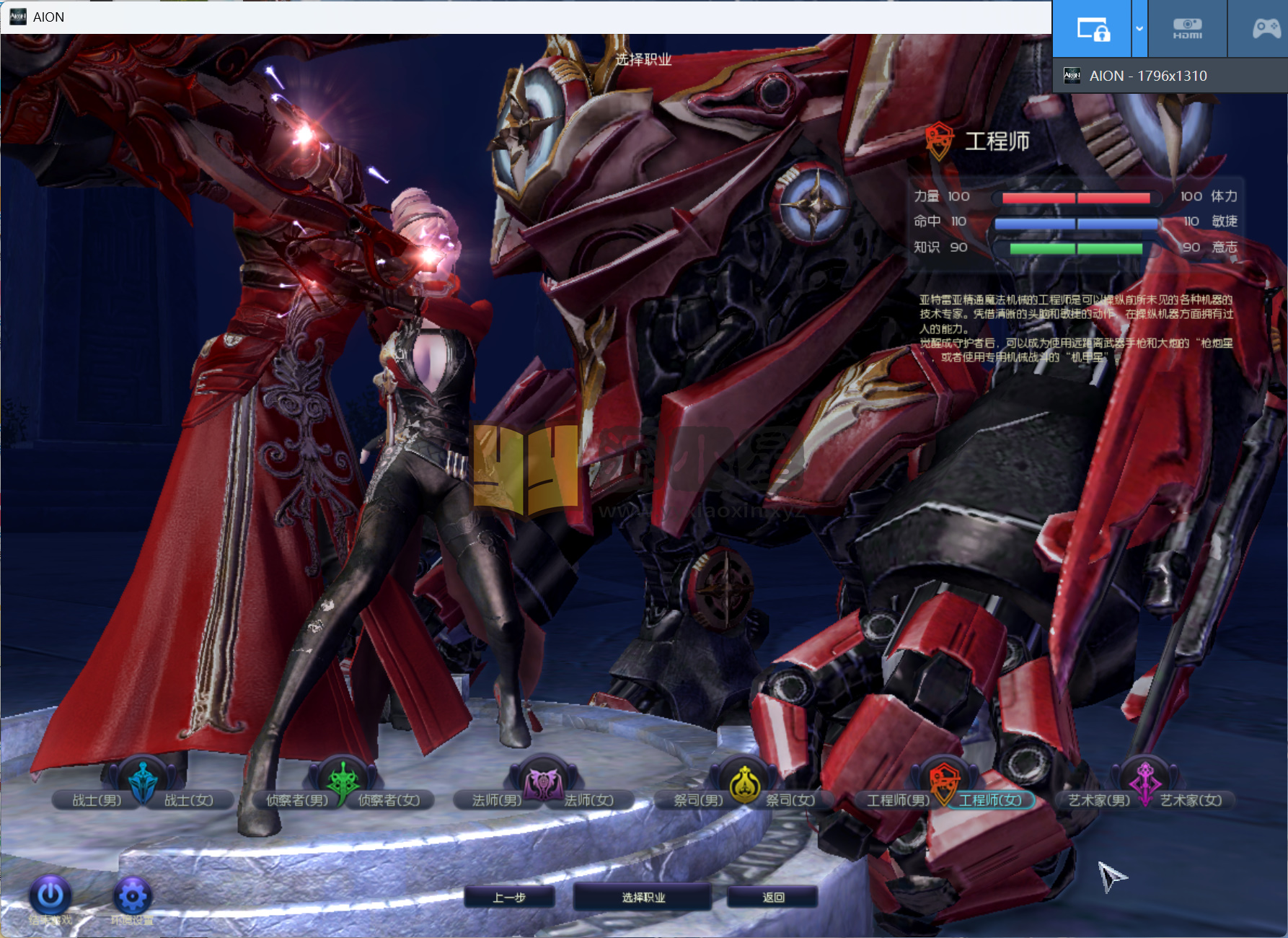Select the 法师(女) class option
Viewport: 1288px width, 938px height.
point(589,800)
